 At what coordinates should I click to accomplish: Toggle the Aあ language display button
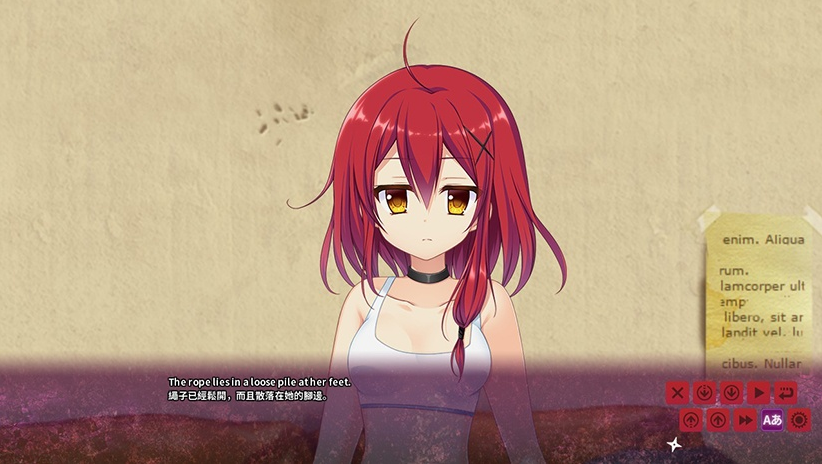point(772,420)
